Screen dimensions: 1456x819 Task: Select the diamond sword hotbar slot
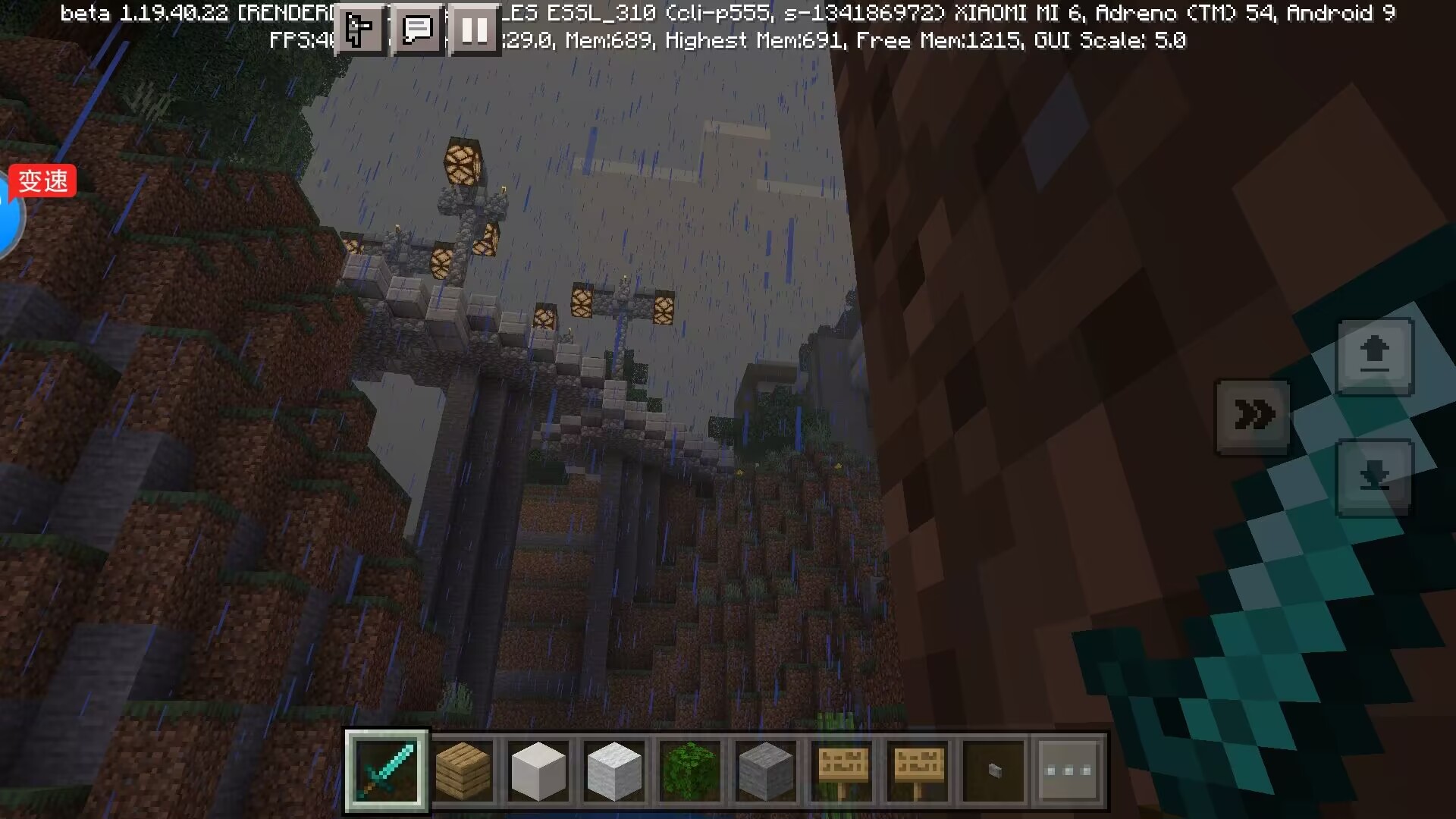pyautogui.click(x=387, y=771)
